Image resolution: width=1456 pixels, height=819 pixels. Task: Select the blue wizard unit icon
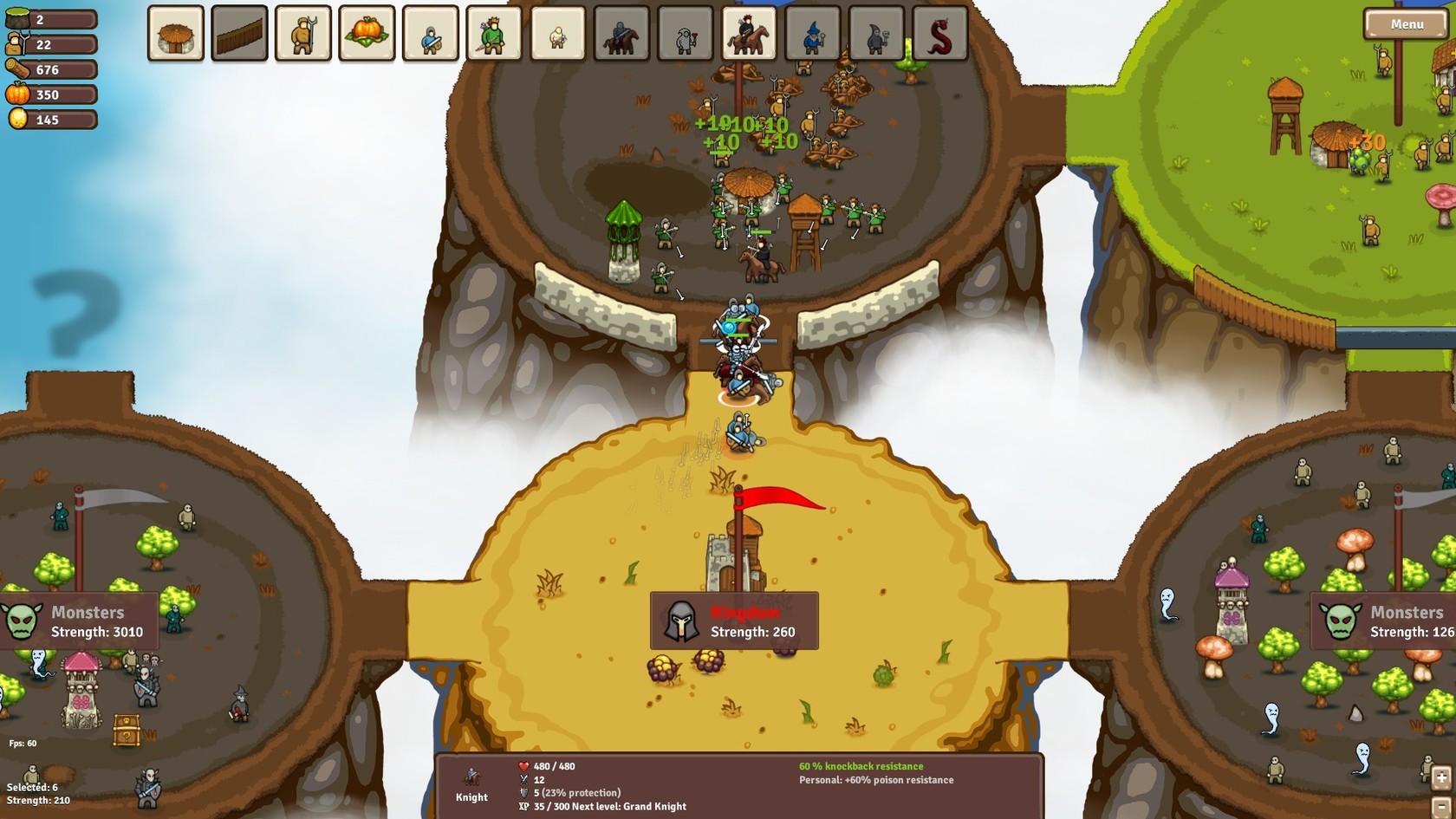coord(810,35)
